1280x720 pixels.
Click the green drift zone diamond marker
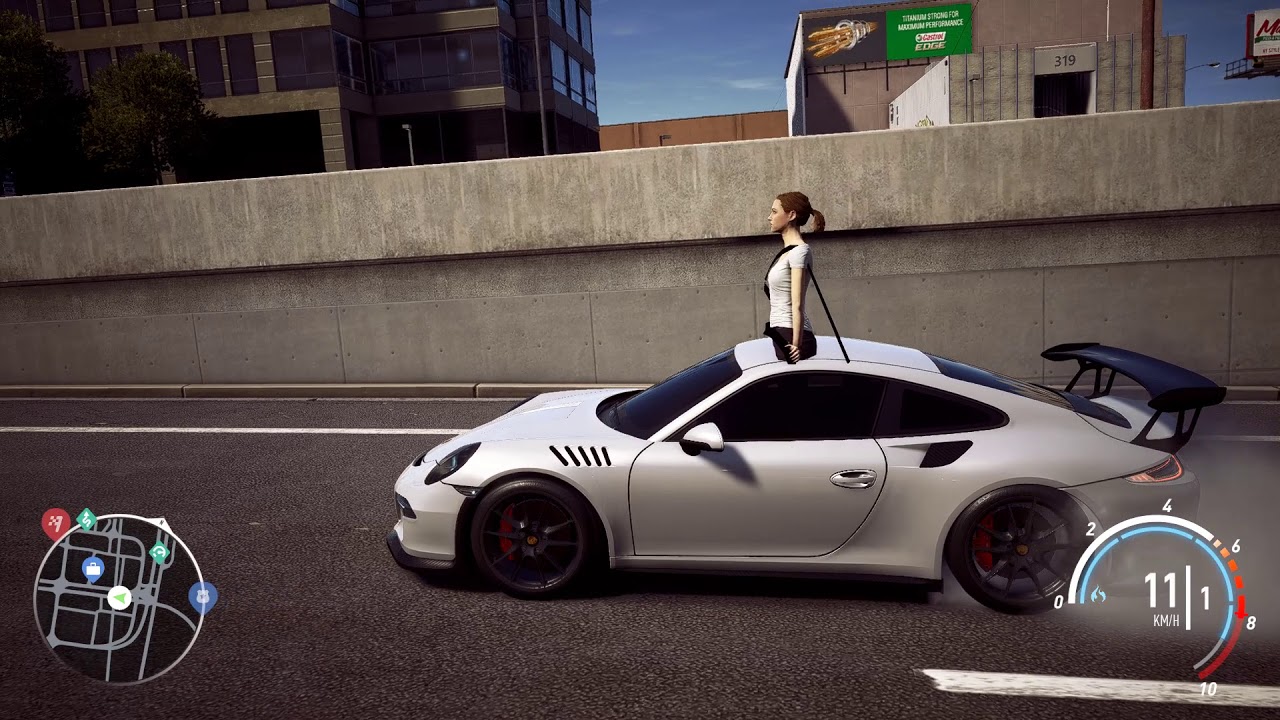(x=86, y=518)
